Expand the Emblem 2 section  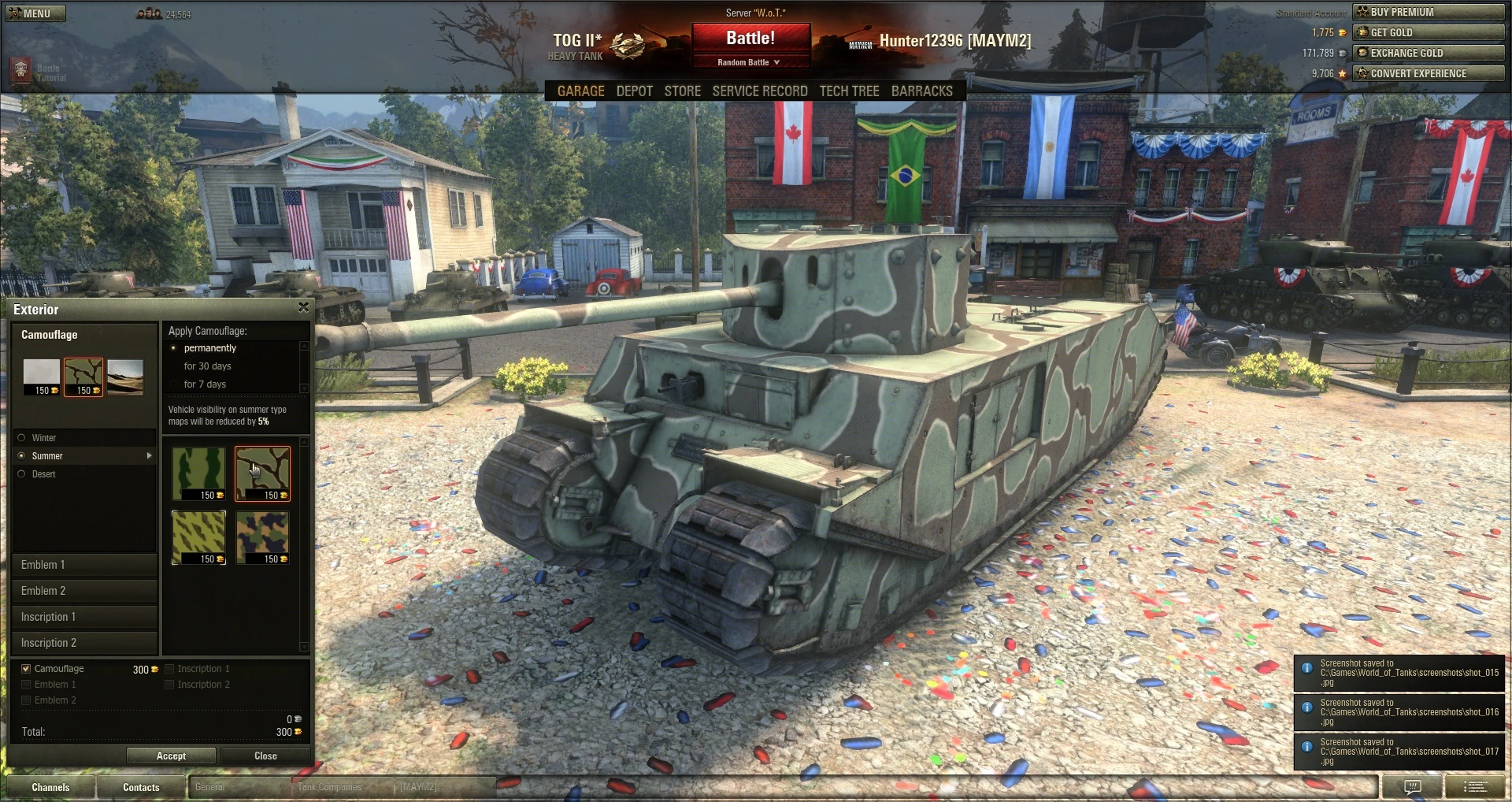[84, 591]
